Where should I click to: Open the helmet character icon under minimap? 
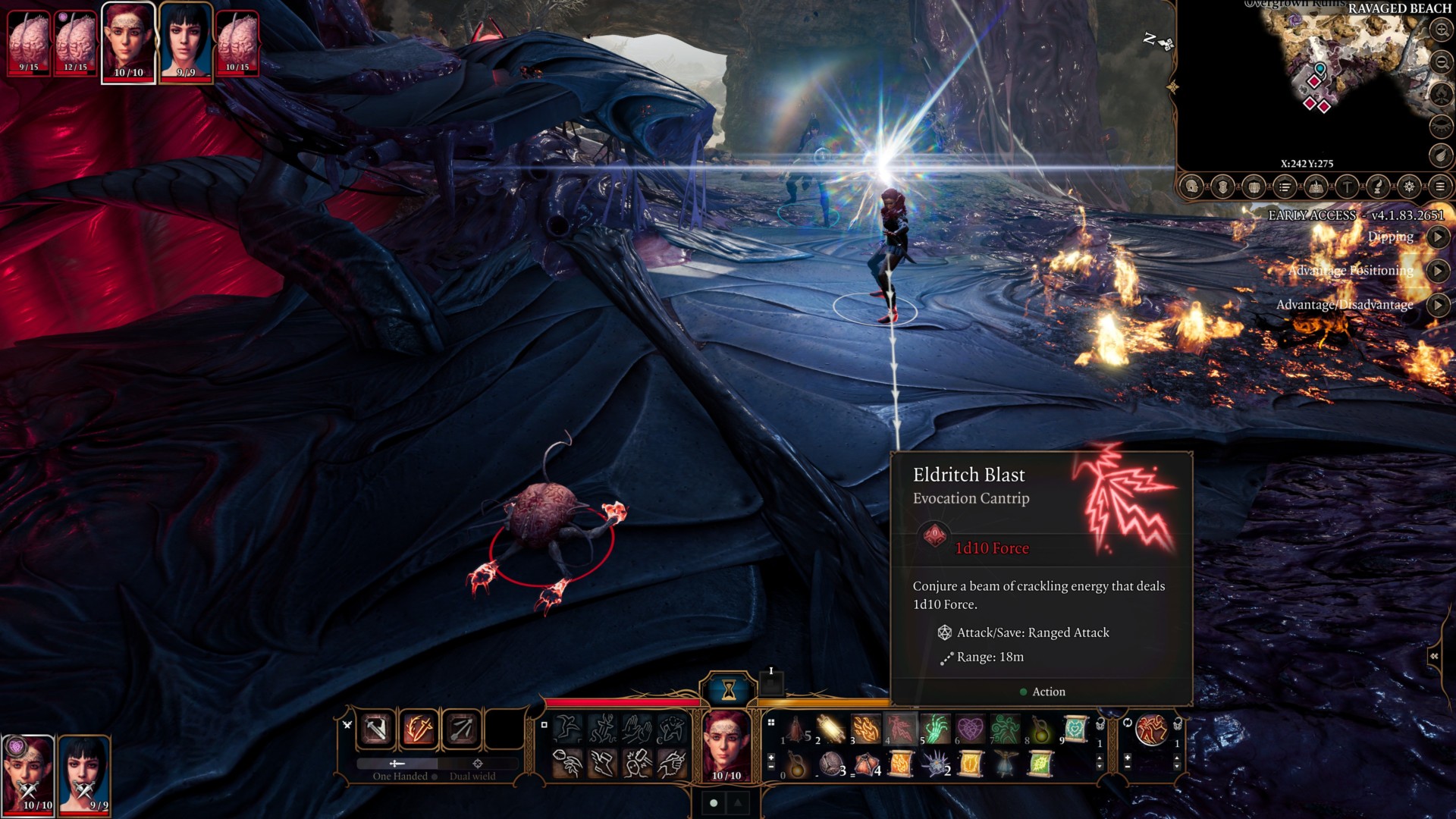(x=1191, y=187)
